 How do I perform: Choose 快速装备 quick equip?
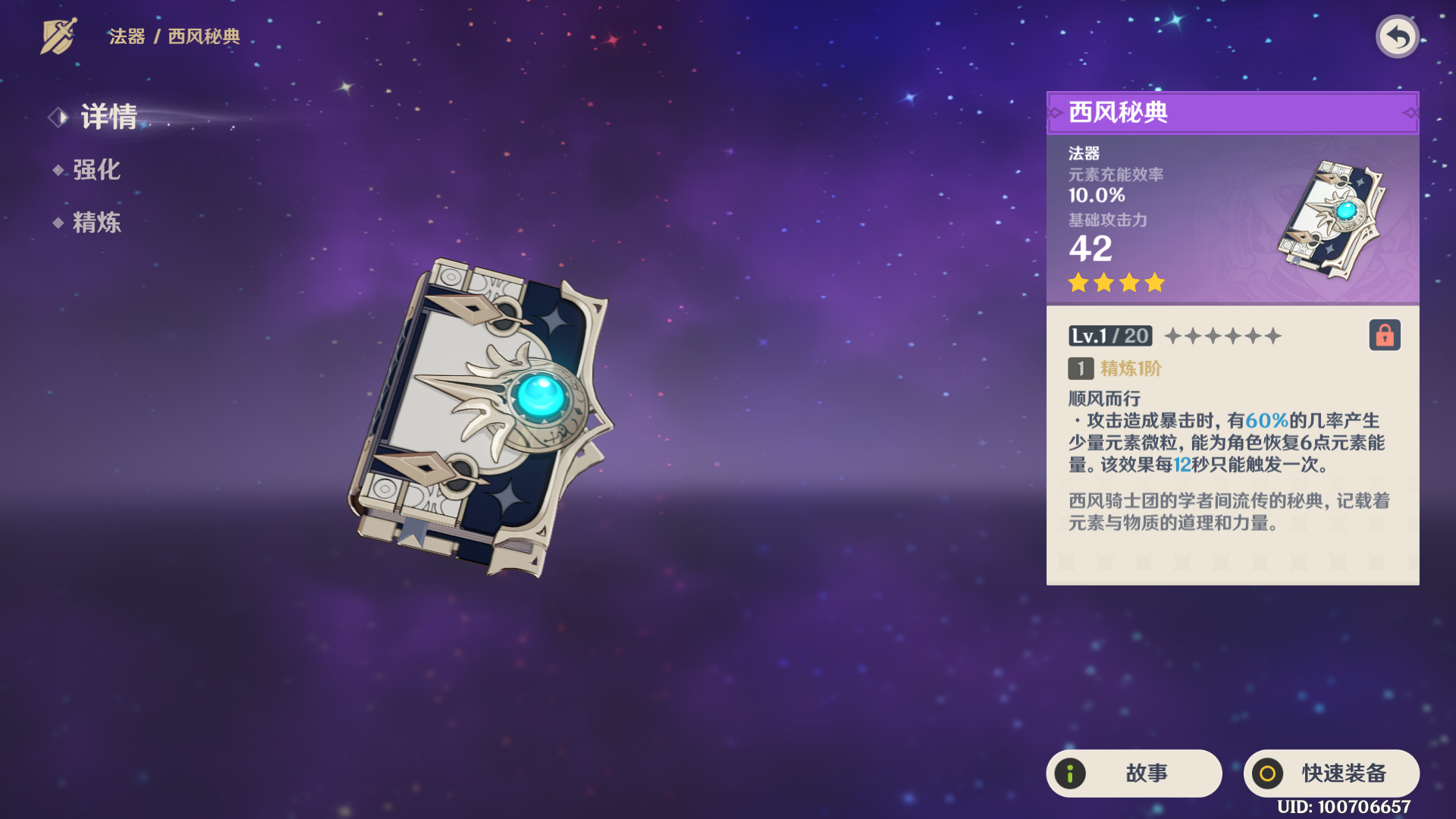[x=1331, y=773]
